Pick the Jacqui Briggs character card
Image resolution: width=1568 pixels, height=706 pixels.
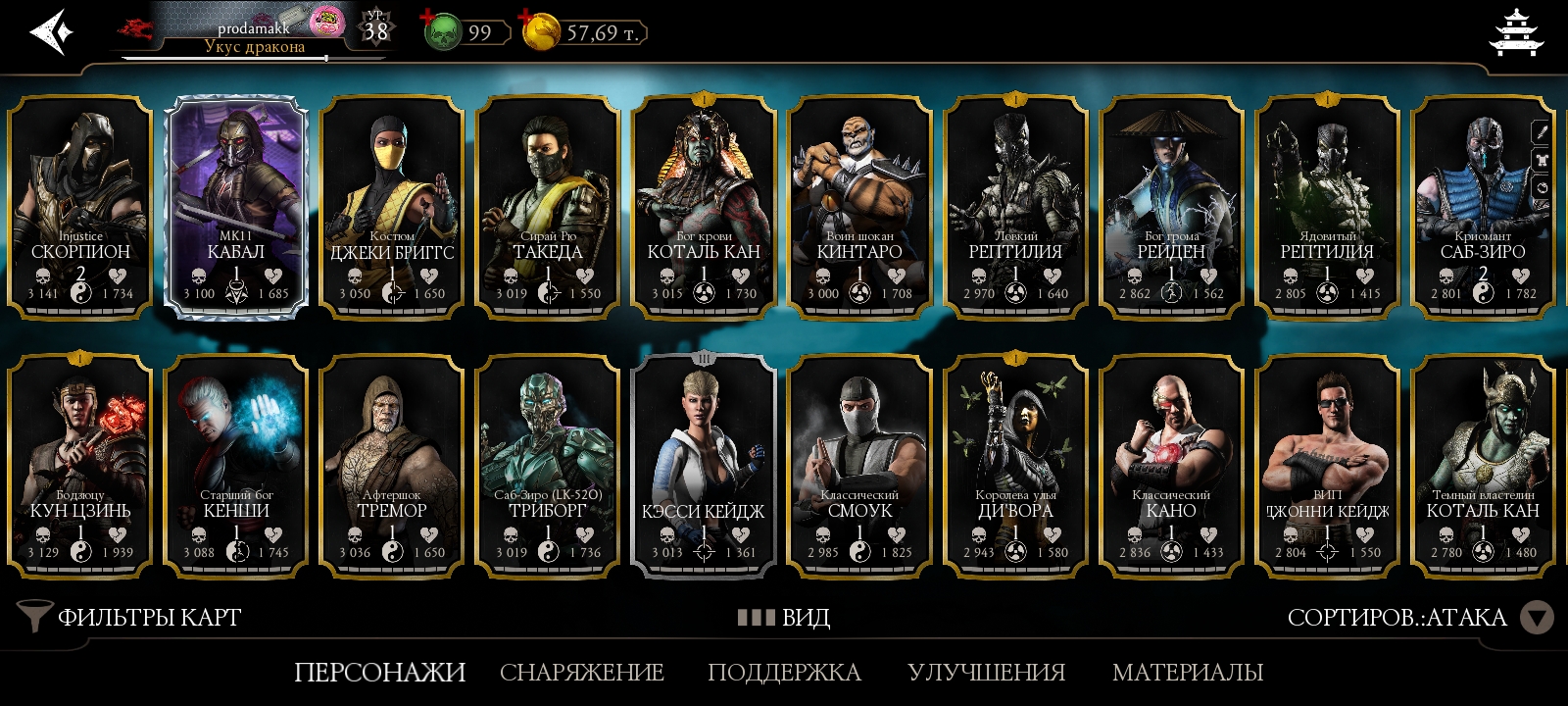click(392, 208)
